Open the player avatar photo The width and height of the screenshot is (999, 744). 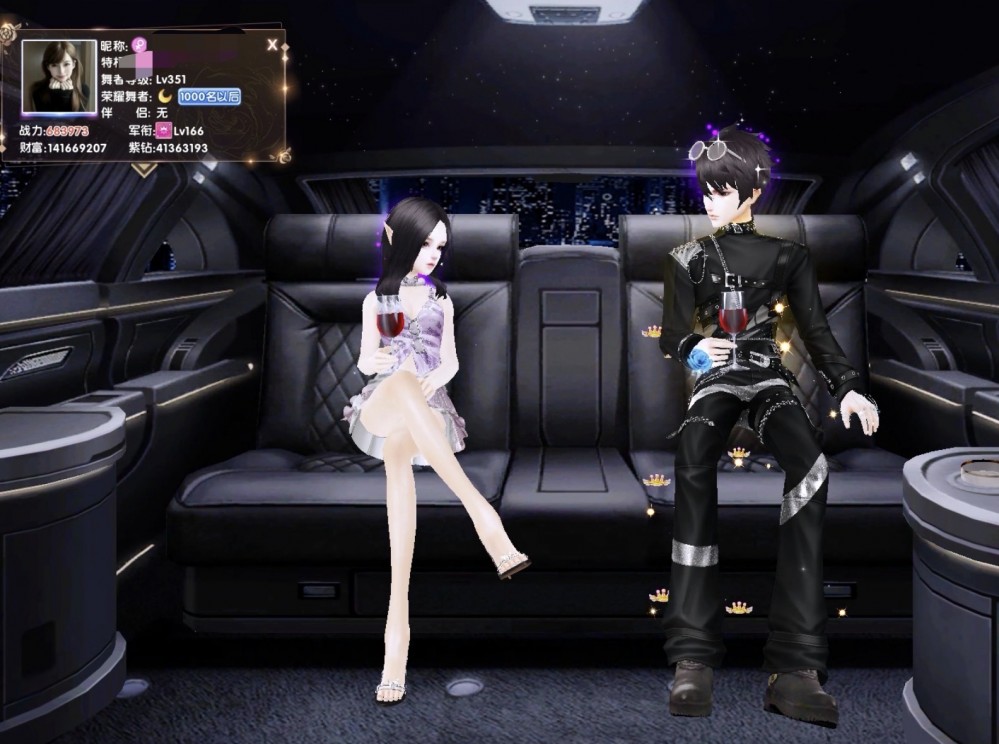point(59,78)
